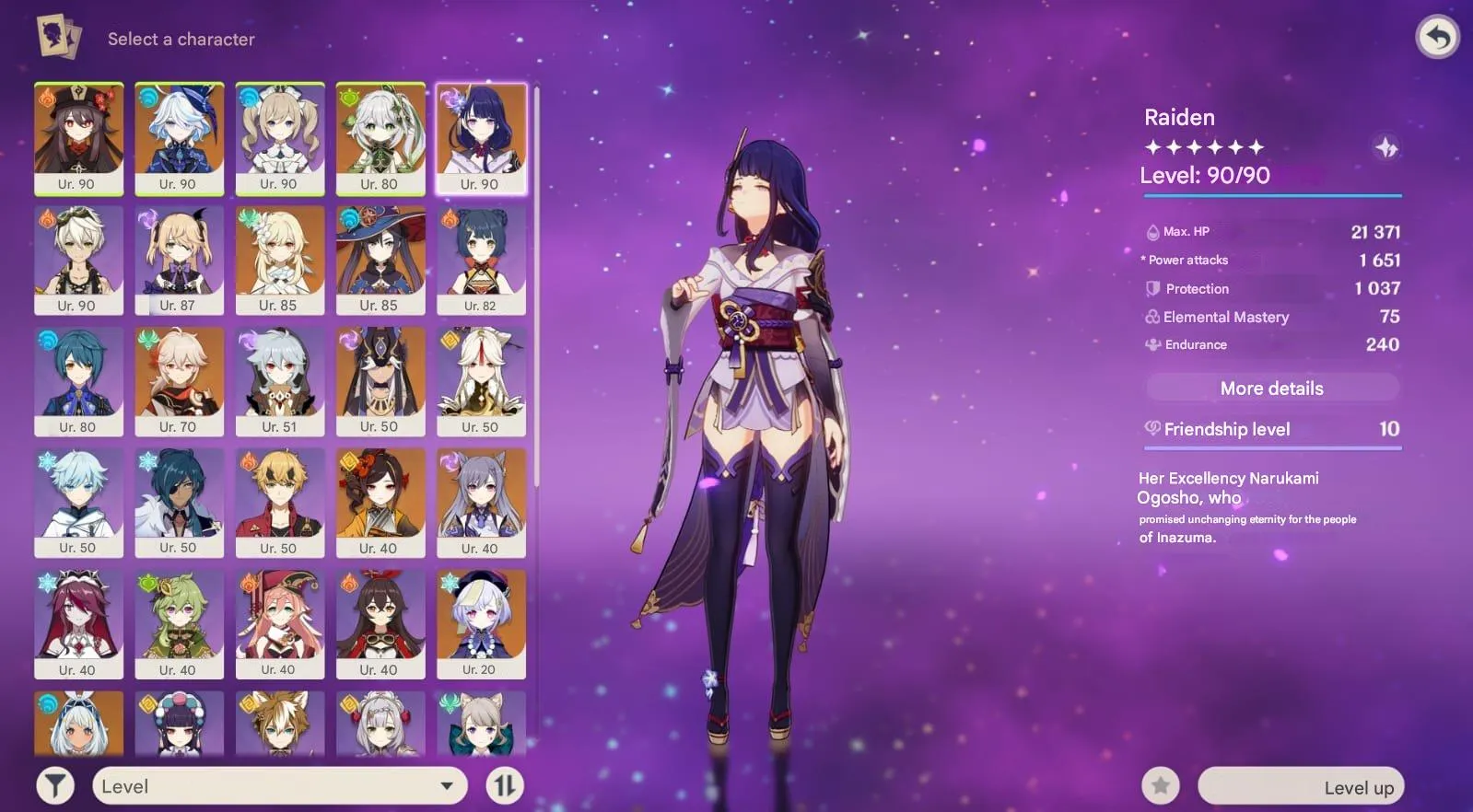
Task: Toggle the favorite star beside Level up
Action: click(1160, 785)
